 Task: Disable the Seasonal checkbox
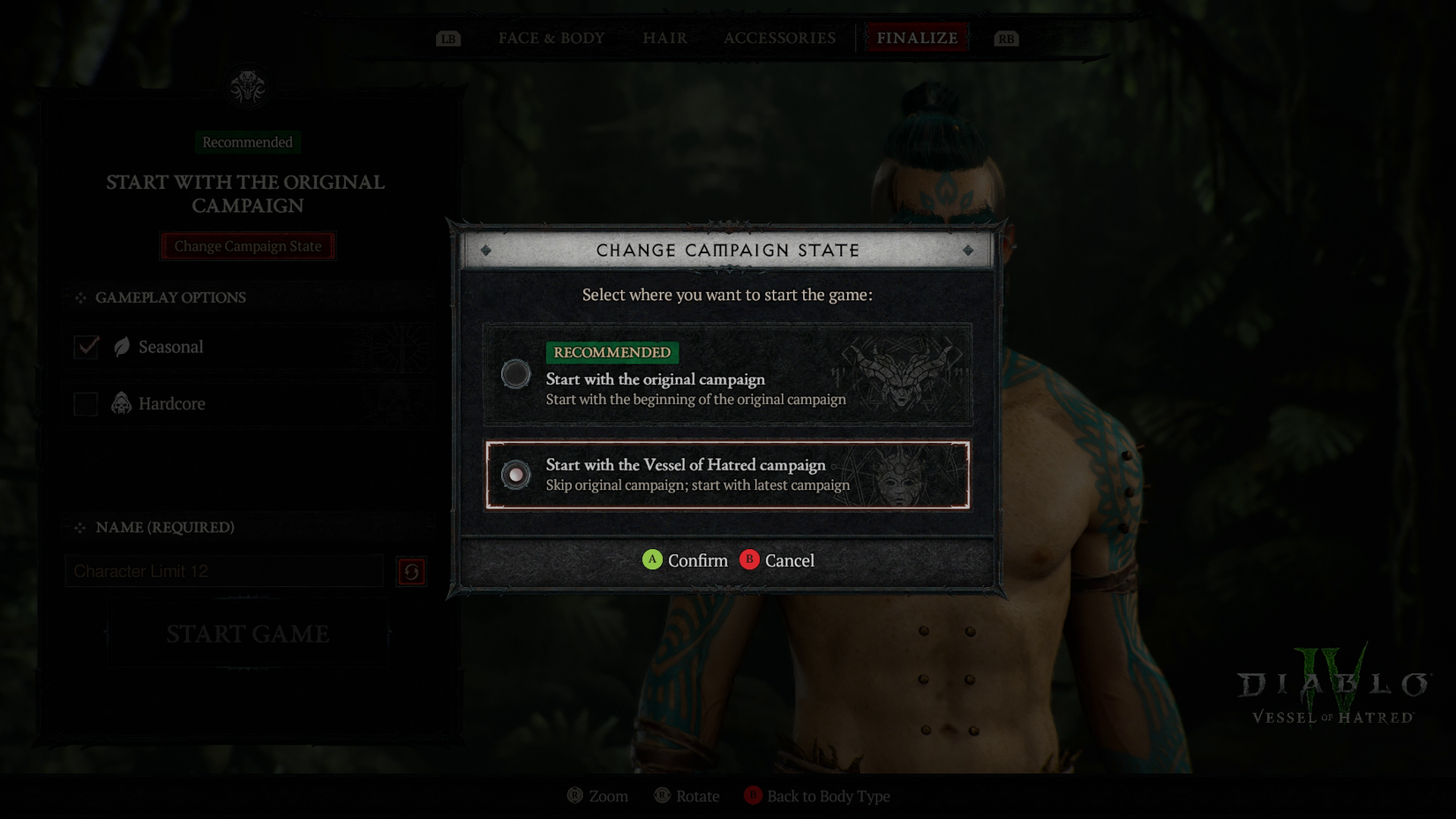[x=86, y=347]
